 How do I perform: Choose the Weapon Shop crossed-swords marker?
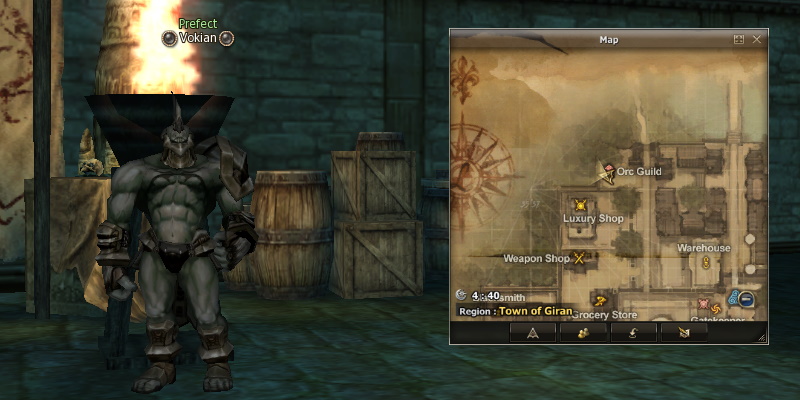(x=578, y=258)
